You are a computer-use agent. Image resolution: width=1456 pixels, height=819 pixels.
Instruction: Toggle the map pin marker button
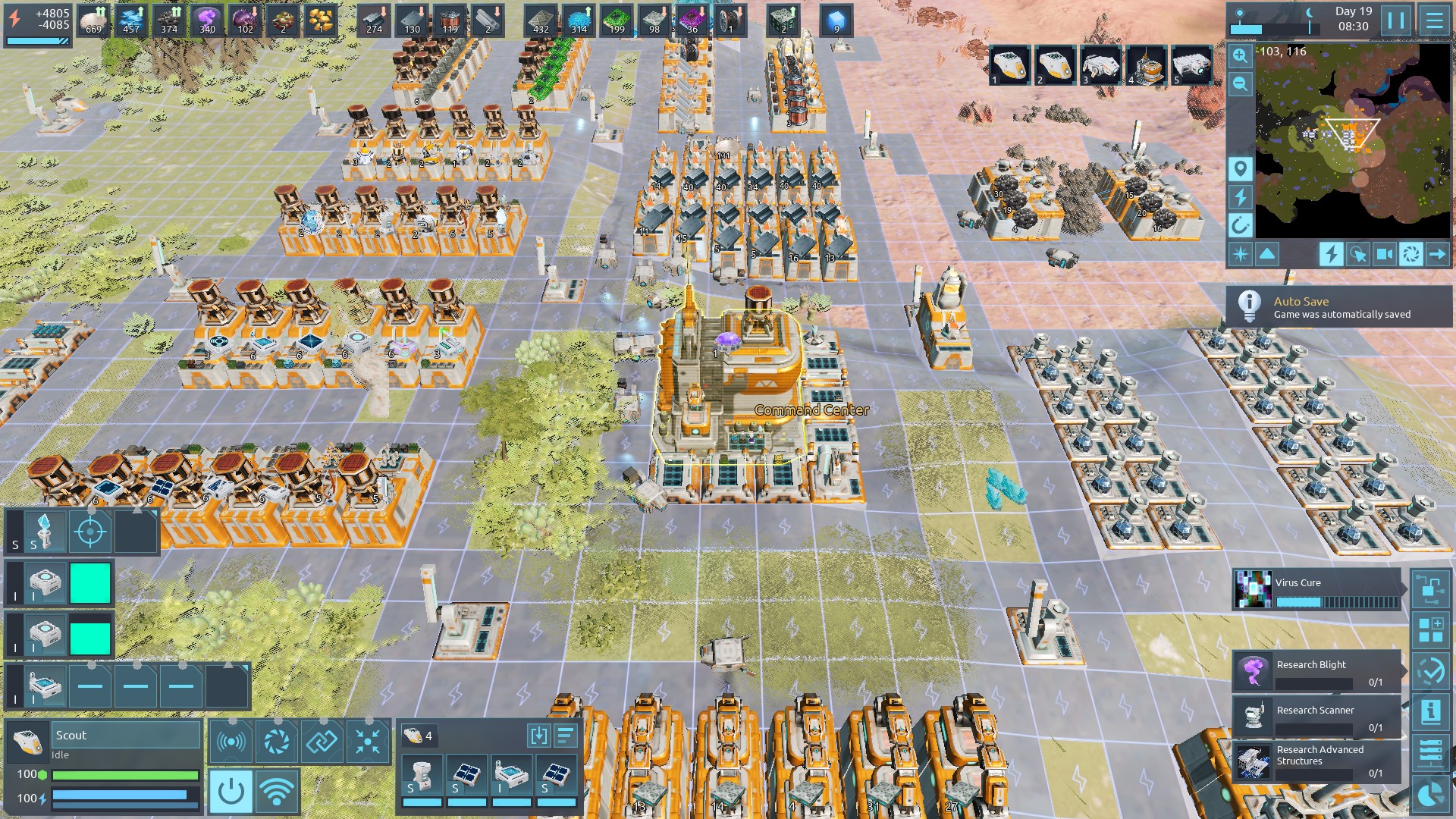point(1241,168)
